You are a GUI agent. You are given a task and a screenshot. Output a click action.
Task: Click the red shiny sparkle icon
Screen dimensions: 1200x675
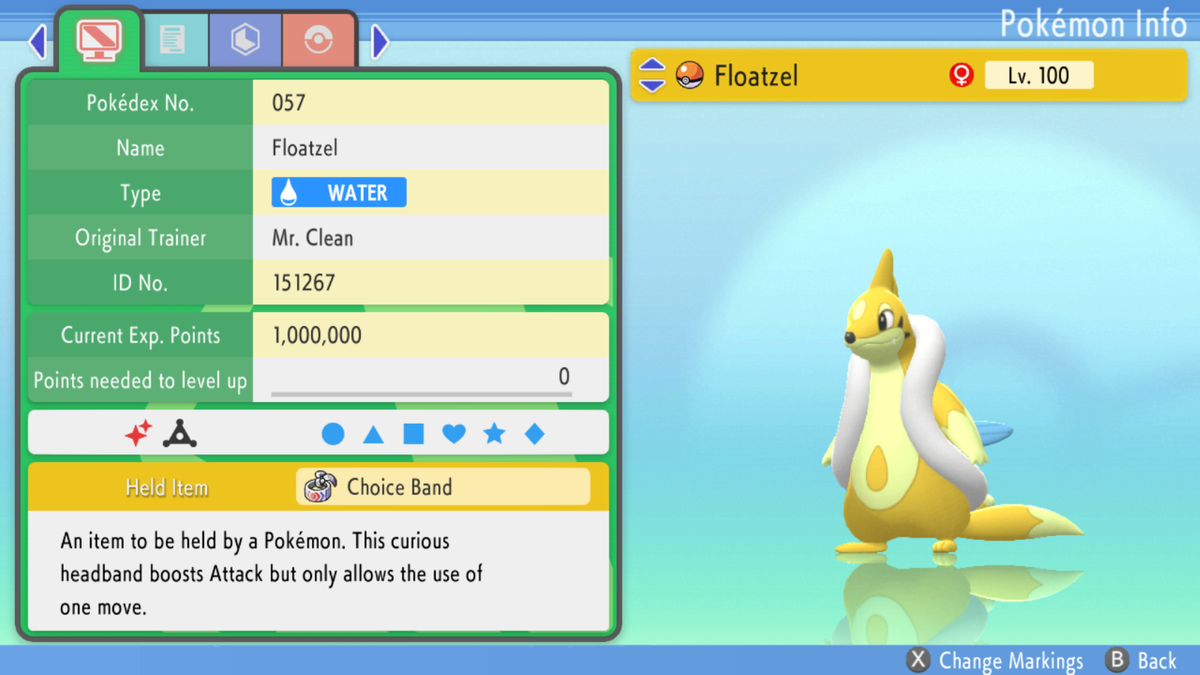[x=138, y=434]
